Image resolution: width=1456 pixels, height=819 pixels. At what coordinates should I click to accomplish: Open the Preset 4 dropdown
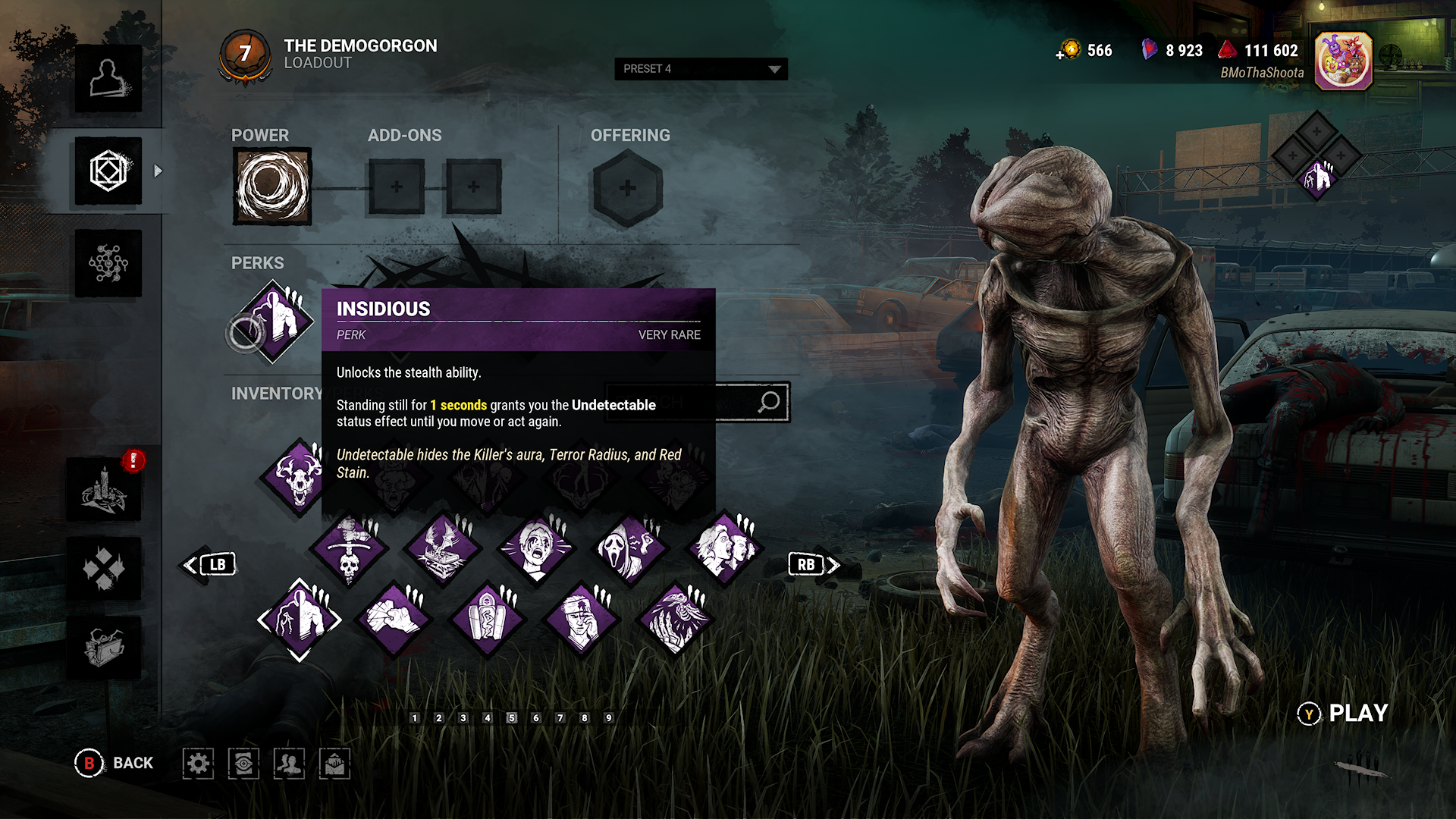(700, 69)
